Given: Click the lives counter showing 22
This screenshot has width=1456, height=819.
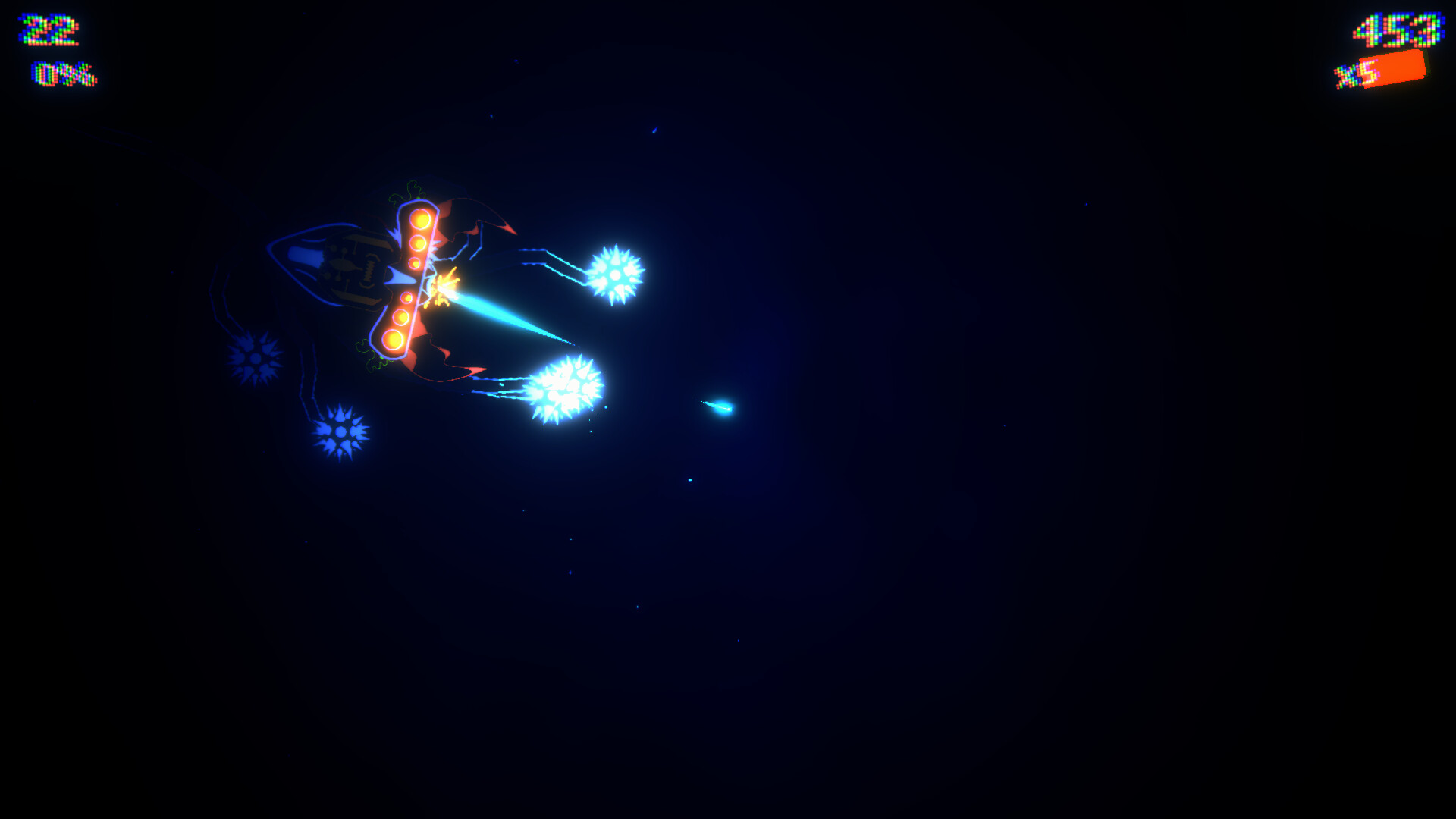Looking at the screenshot, I should pos(47,30).
